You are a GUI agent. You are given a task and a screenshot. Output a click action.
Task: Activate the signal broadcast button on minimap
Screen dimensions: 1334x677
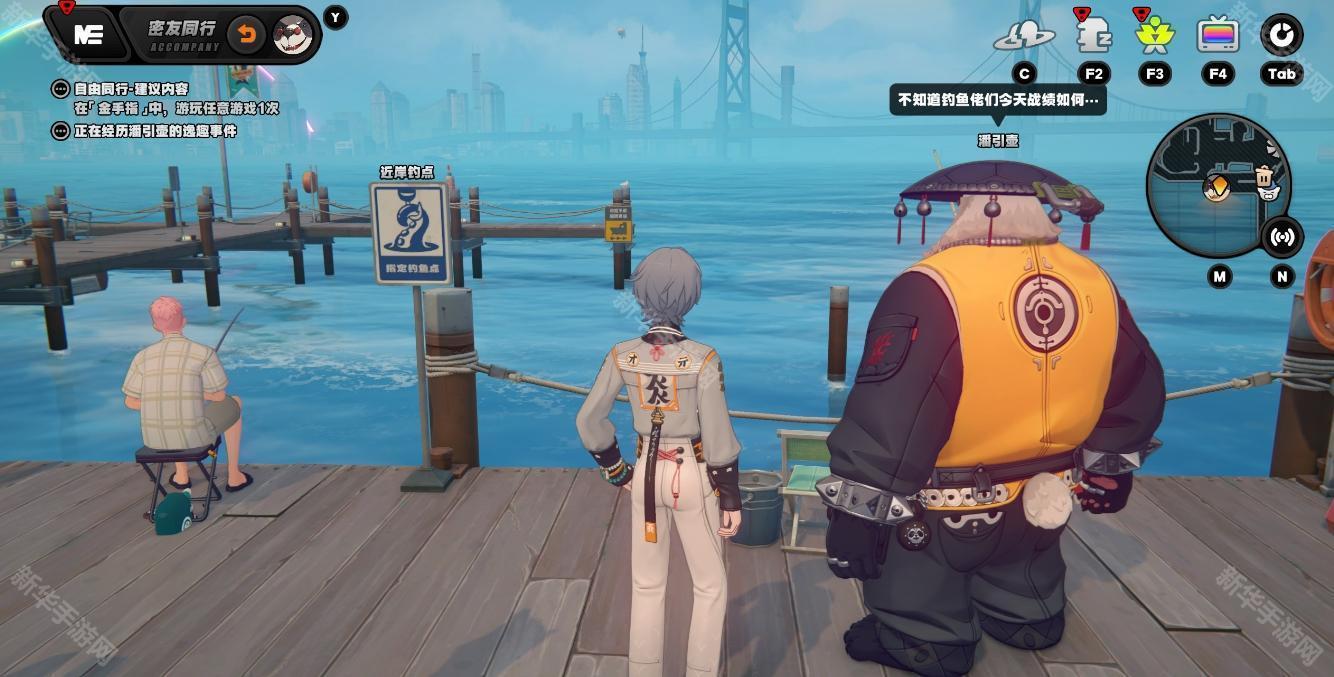[x=1282, y=237]
